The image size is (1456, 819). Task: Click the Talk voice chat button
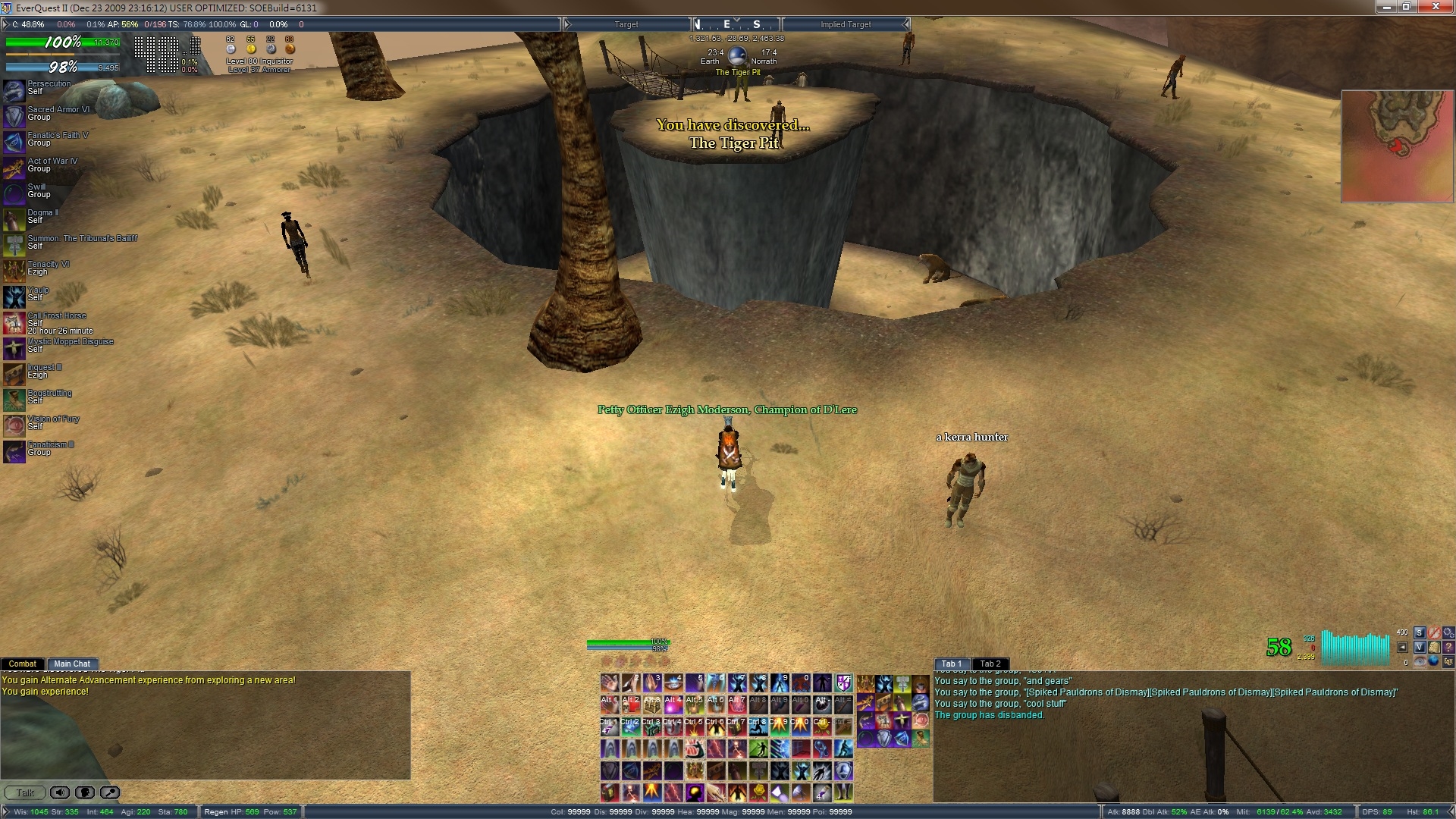coord(25,792)
